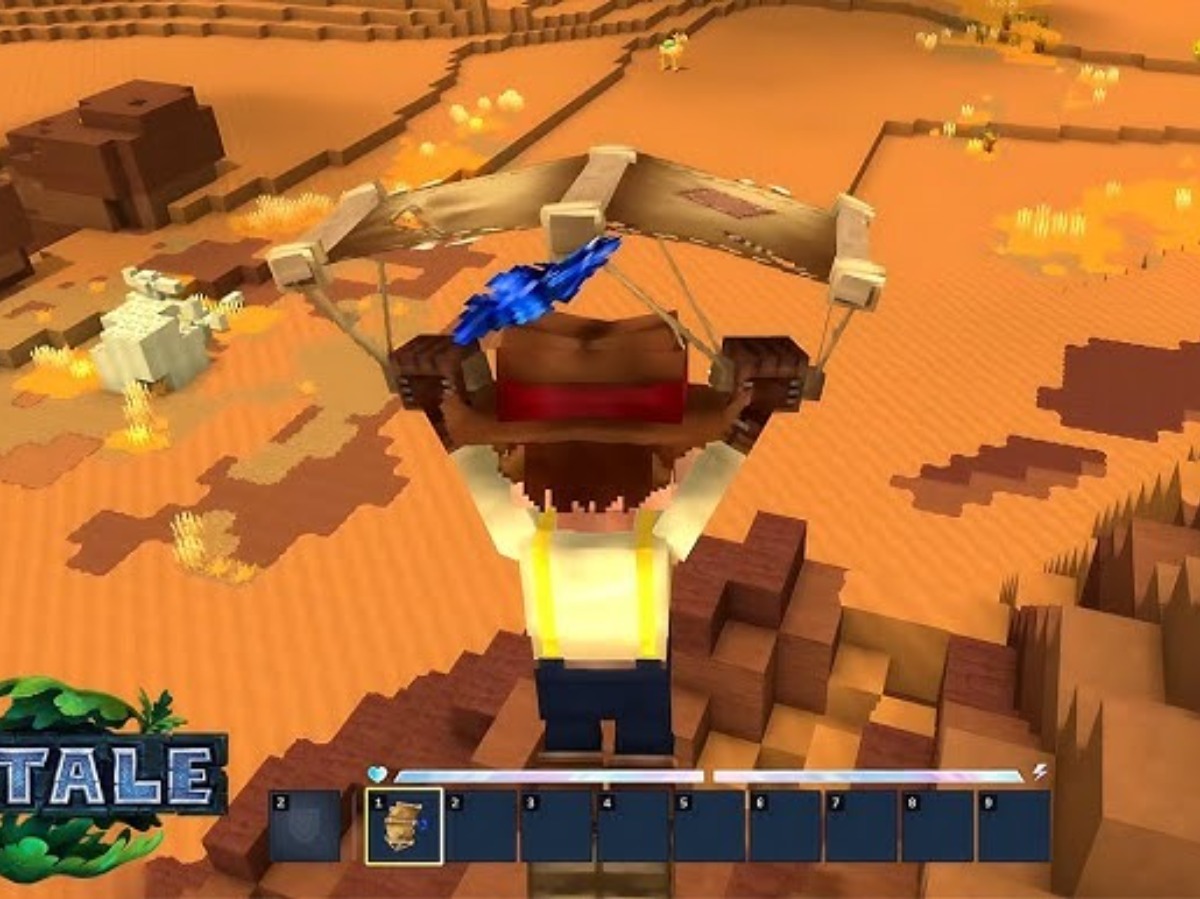This screenshot has width=1200, height=899.
Task: Select empty hotbar slot numbered 9
Action: 1013,826
